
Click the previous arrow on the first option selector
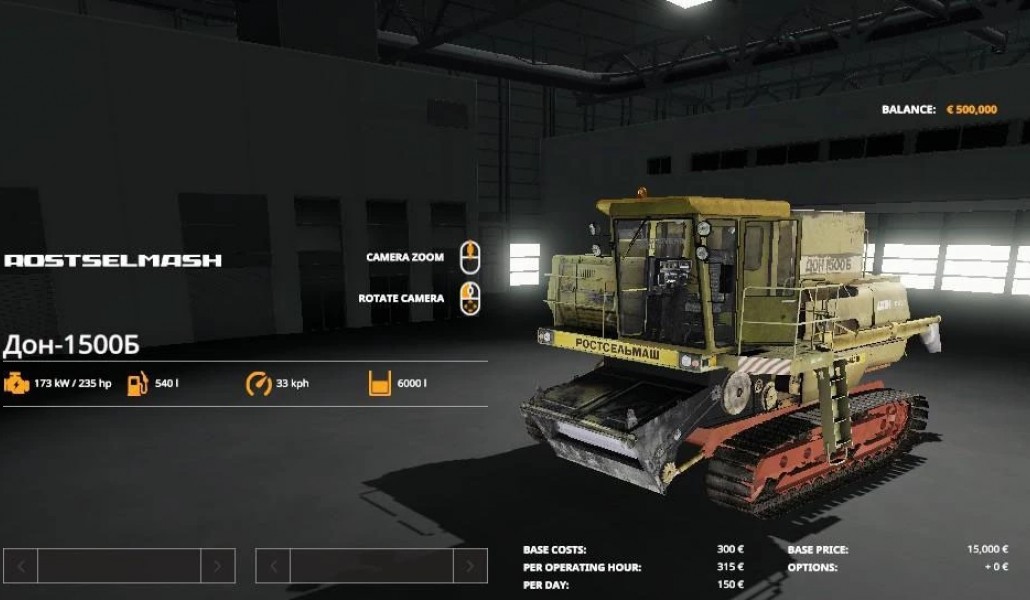point(20,566)
